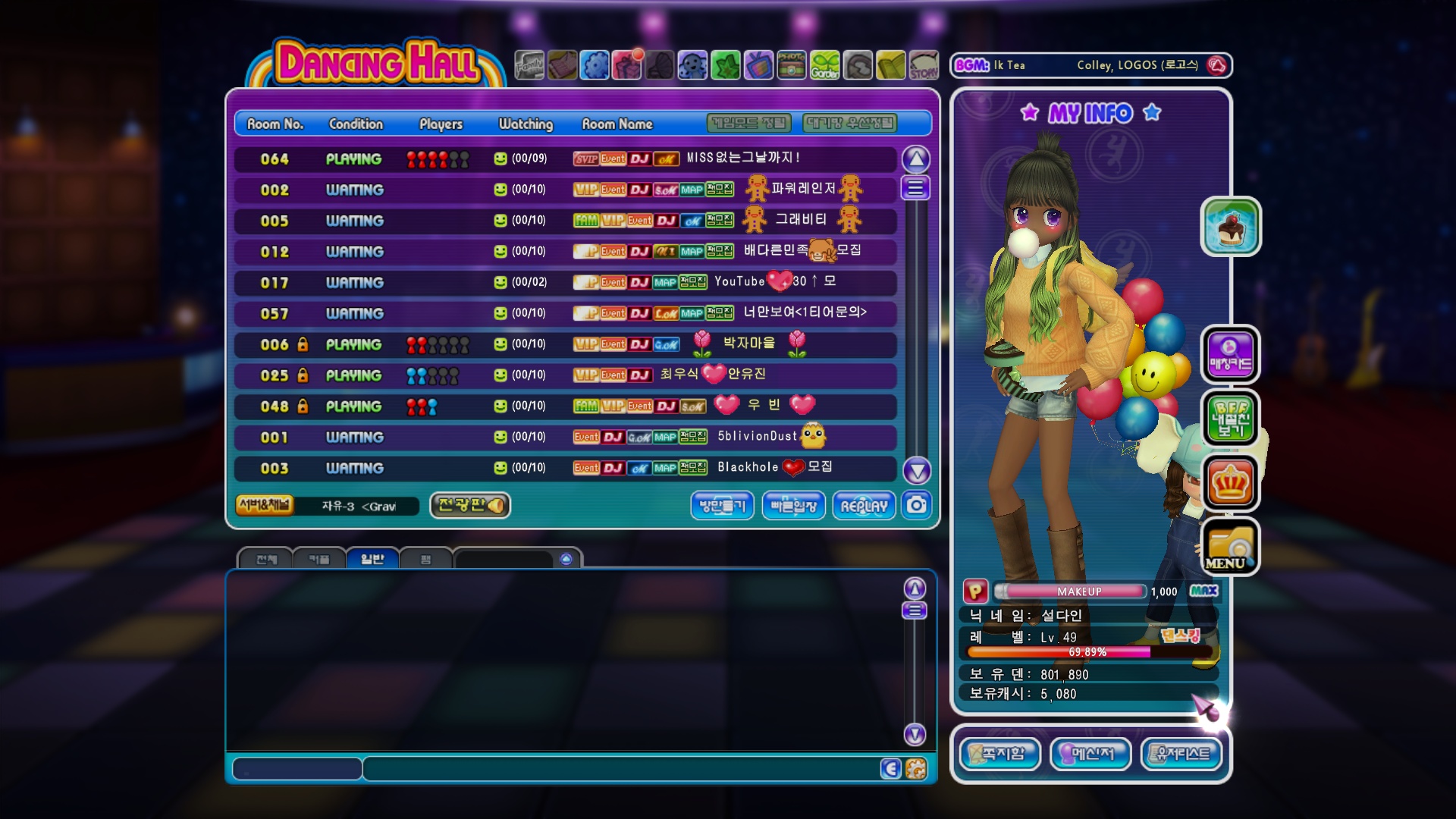
Task: Open the blue gear settings icon
Action: (595, 65)
